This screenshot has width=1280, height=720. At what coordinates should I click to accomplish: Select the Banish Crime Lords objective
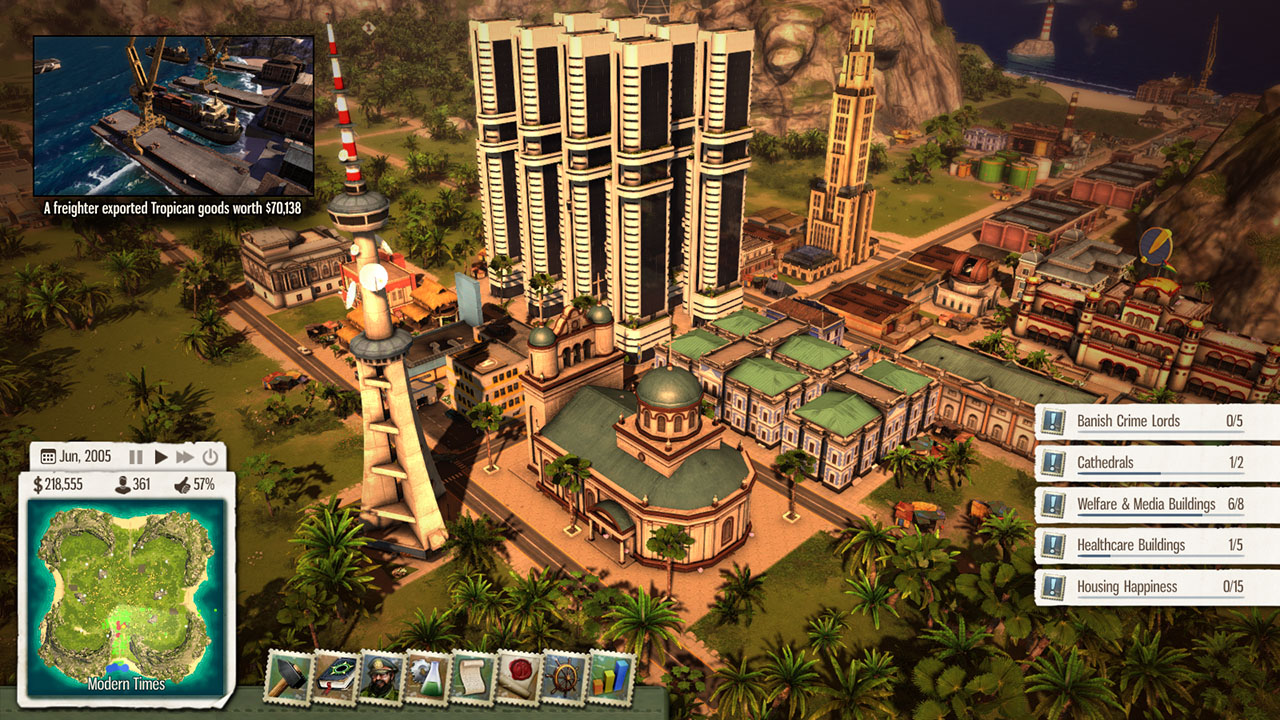[x=1157, y=421]
